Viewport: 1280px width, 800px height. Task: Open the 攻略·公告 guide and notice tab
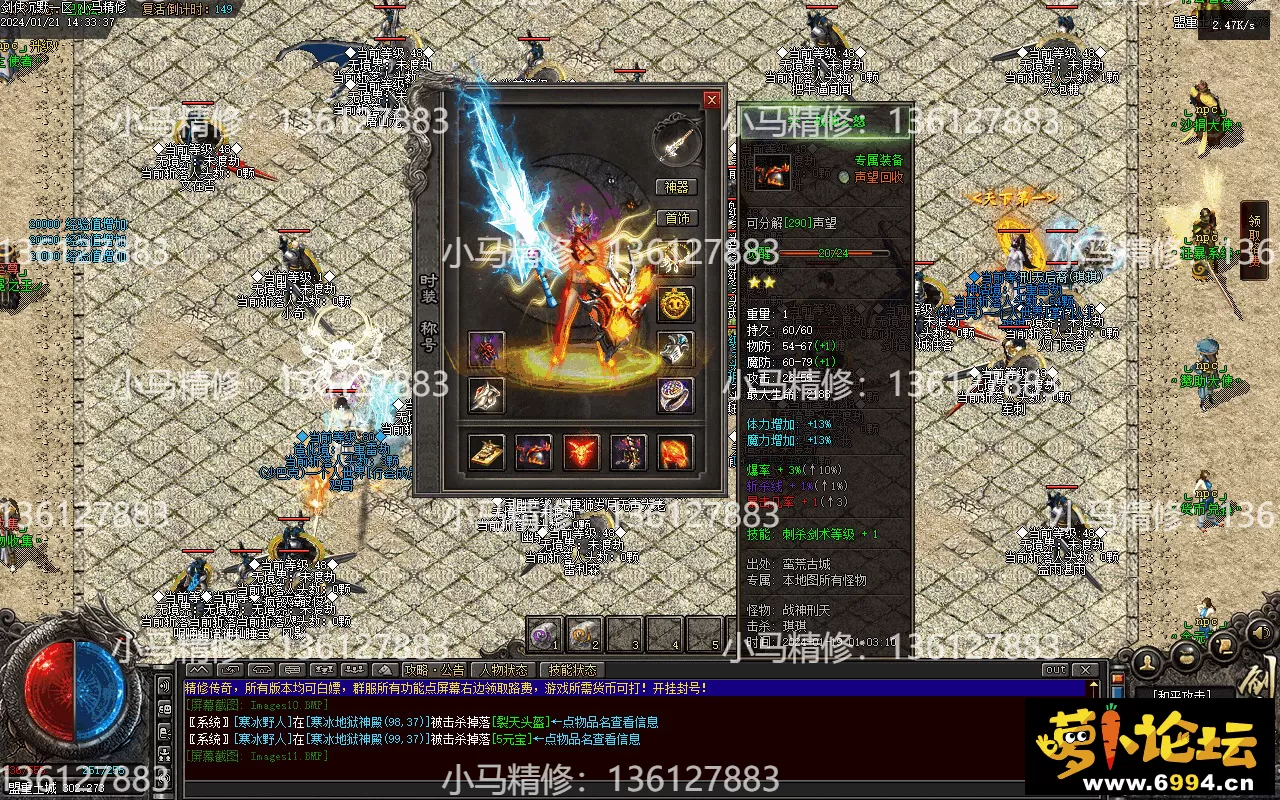[434, 670]
